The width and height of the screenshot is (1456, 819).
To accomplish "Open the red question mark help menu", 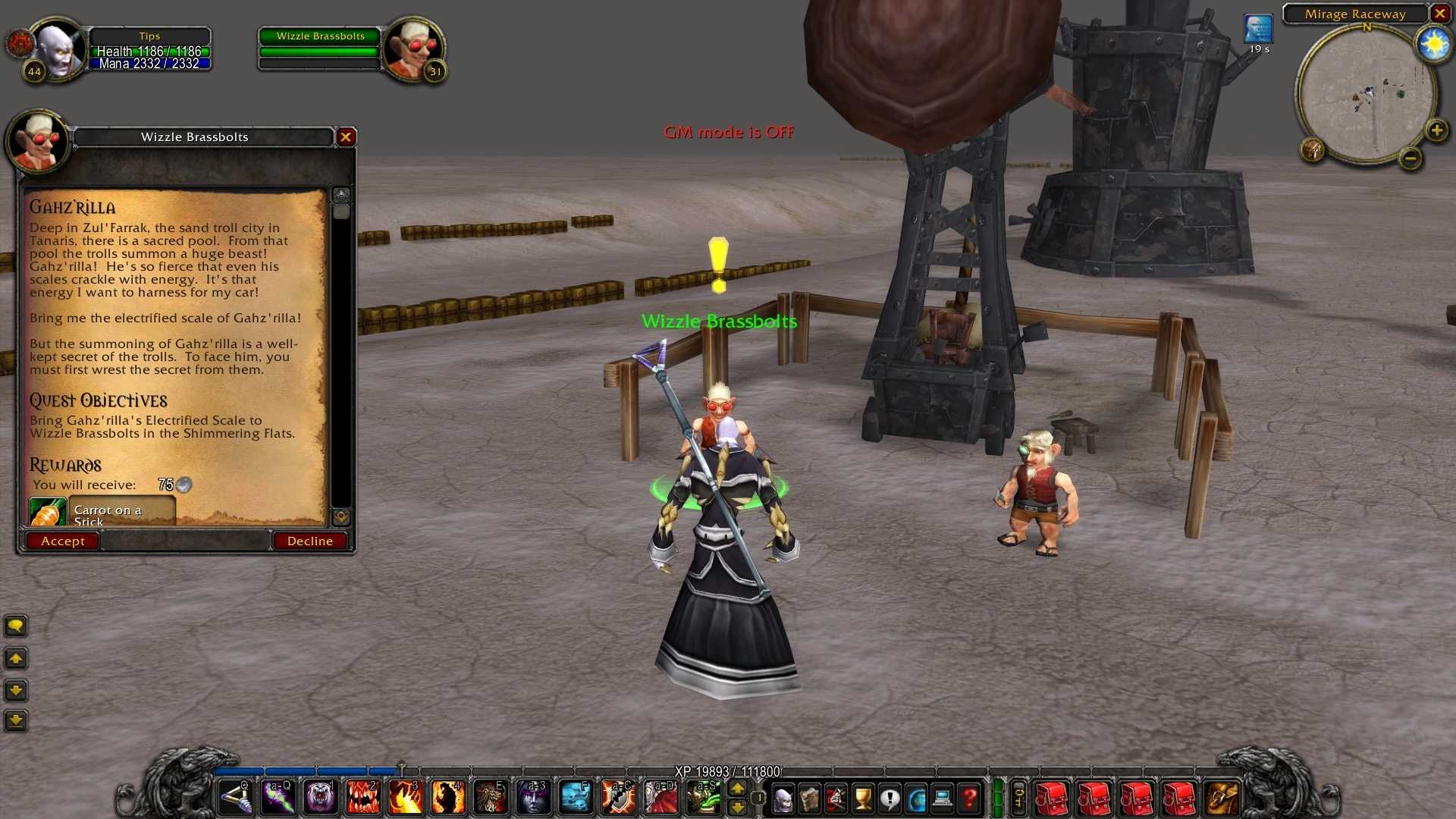I will click(969, 798).
